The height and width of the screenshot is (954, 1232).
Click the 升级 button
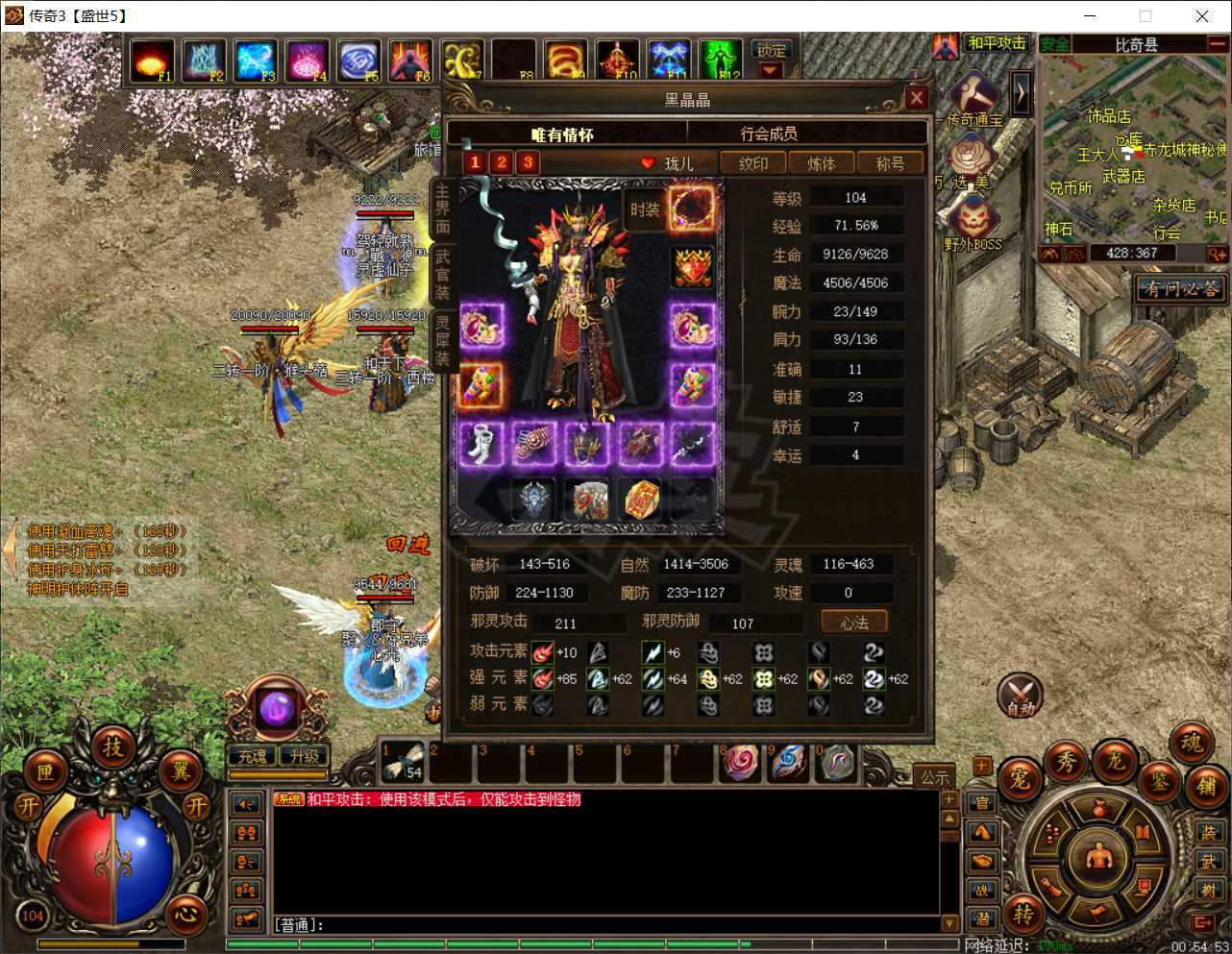pyautogui.click(x=304, y=756)
